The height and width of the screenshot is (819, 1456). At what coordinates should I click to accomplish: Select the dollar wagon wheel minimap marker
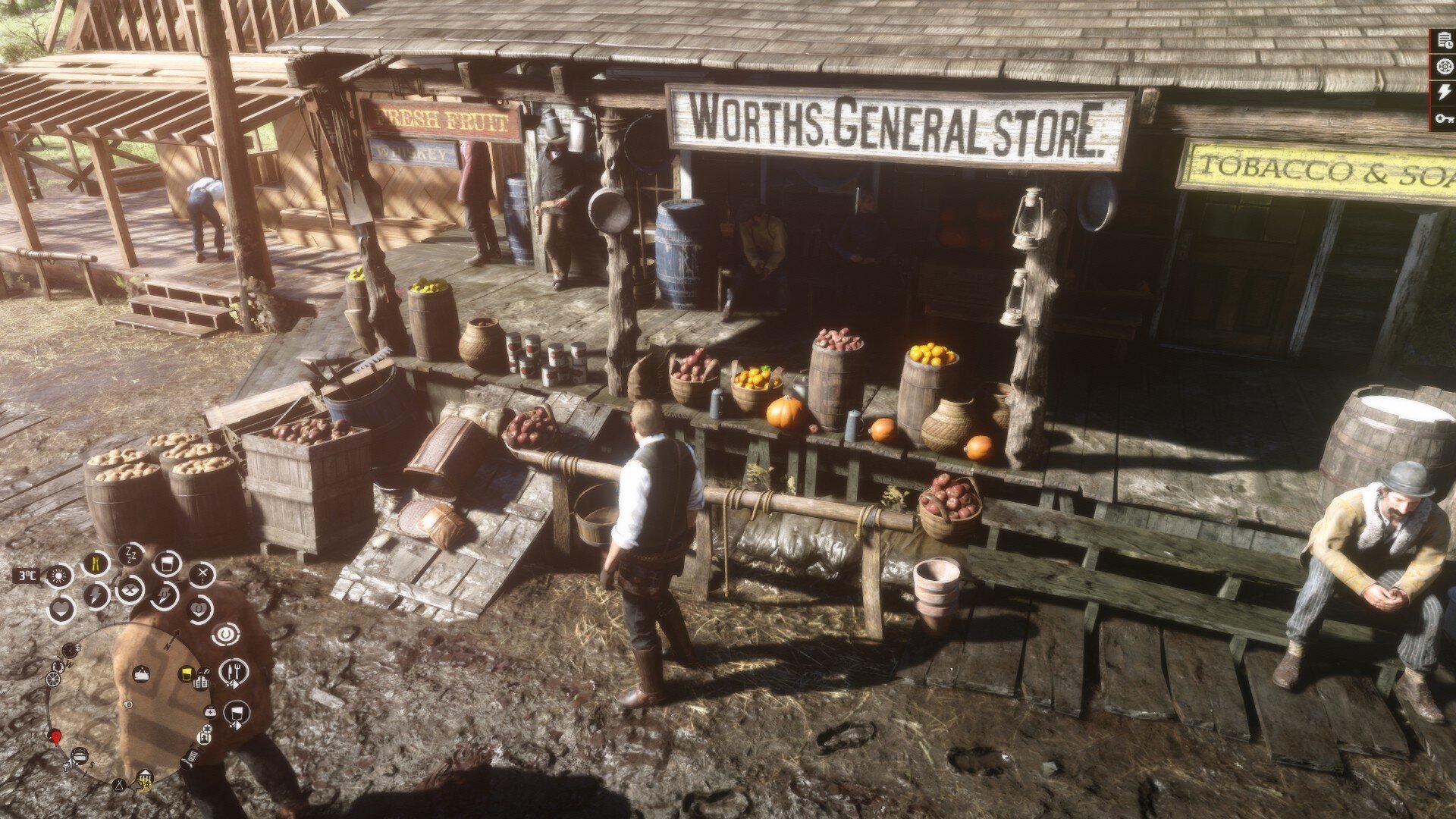pos(71,650)
